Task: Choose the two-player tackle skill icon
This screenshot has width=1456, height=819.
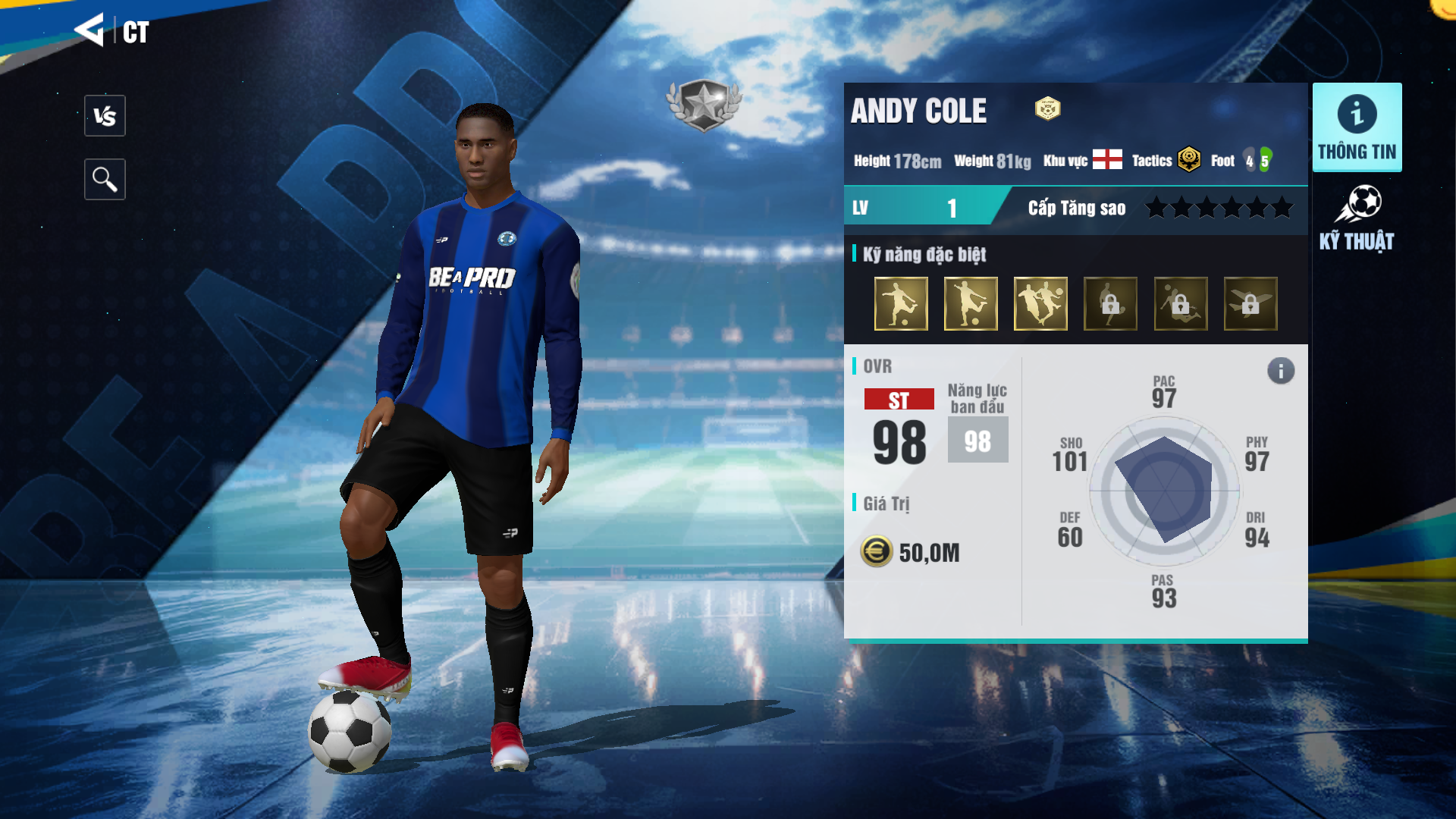Action: tap(1040, 304)
